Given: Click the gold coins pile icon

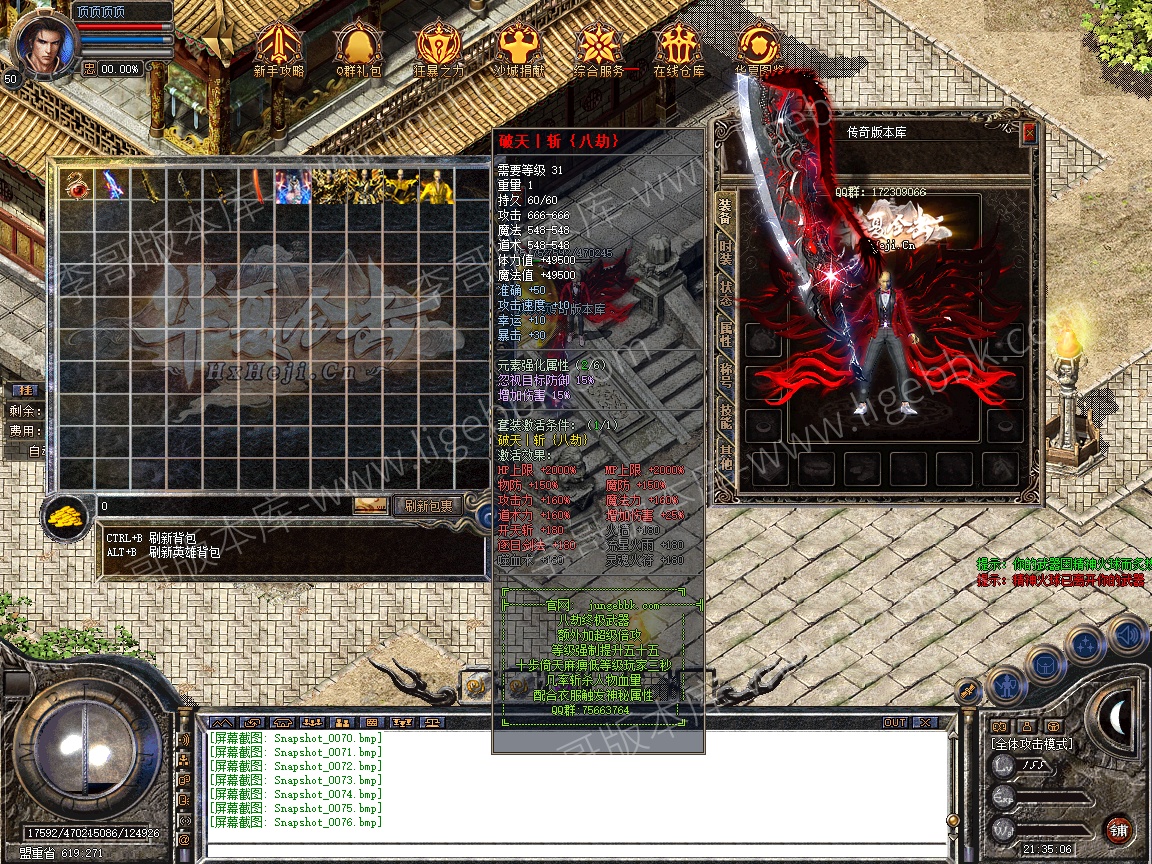Looking at the screenshot, I should (66, 516).
